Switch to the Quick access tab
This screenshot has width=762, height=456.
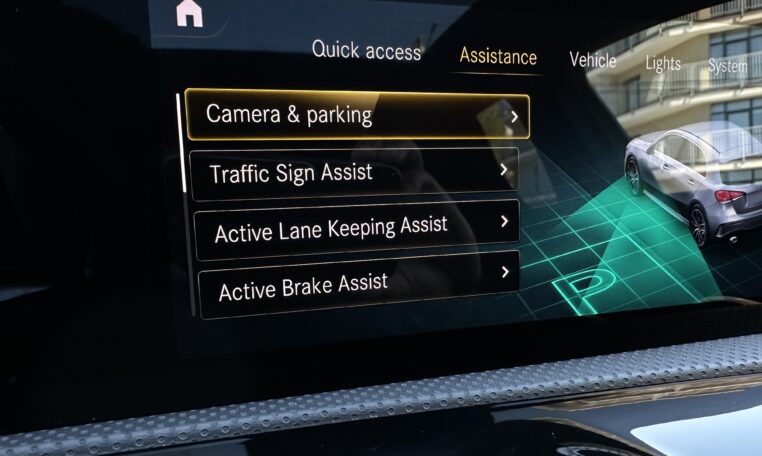(366, 50)
